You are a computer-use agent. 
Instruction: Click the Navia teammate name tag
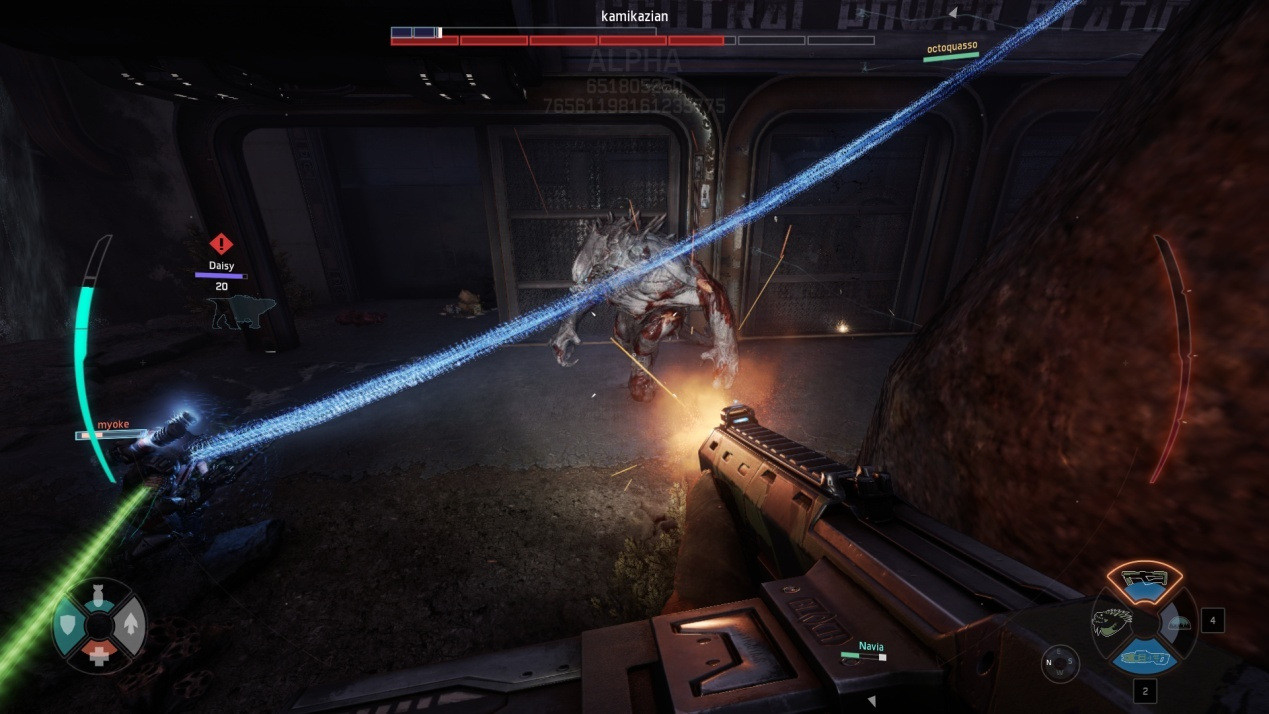point(871,647)
